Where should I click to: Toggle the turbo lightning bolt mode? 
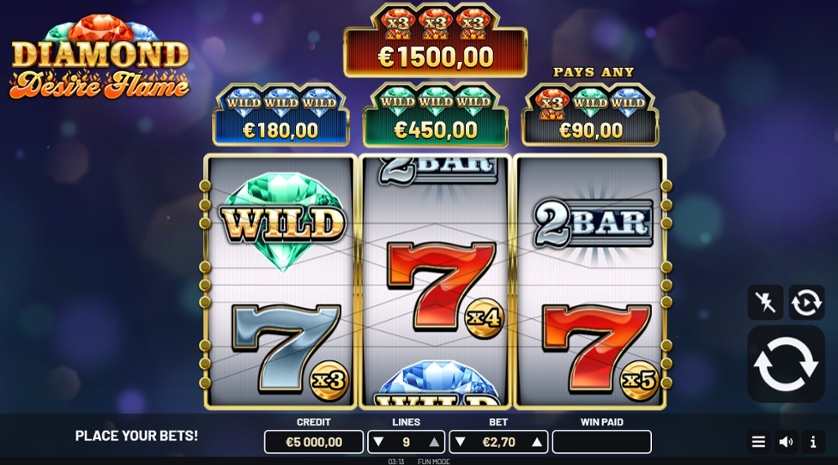click(765, 302)
